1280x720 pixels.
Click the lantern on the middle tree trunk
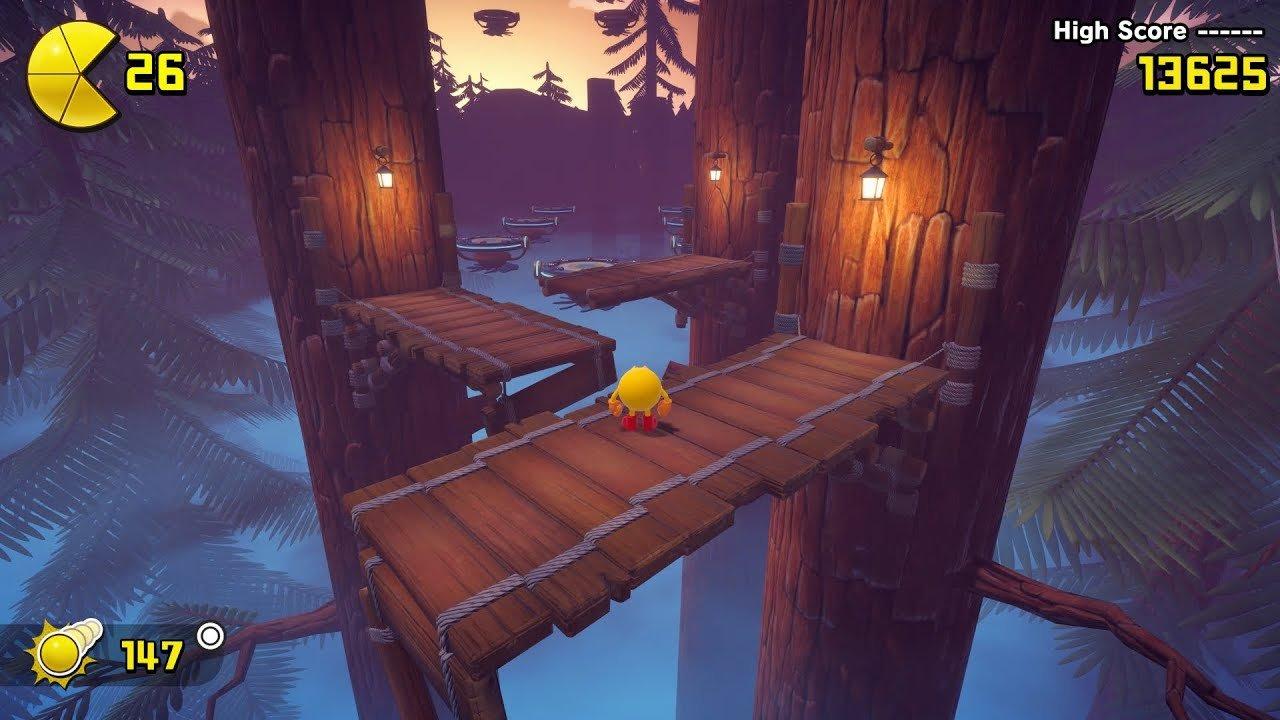(x=715, y=172)
